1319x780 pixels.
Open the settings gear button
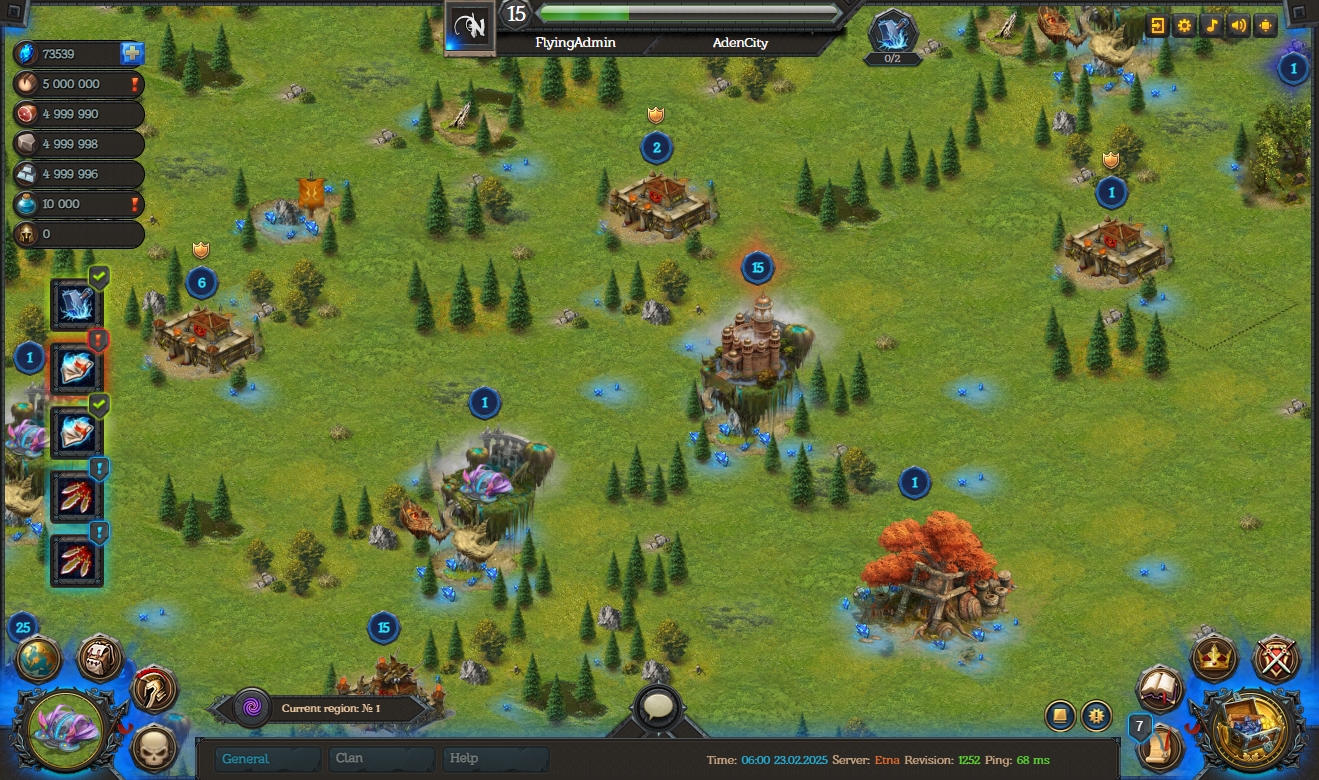coord(1185,26)
